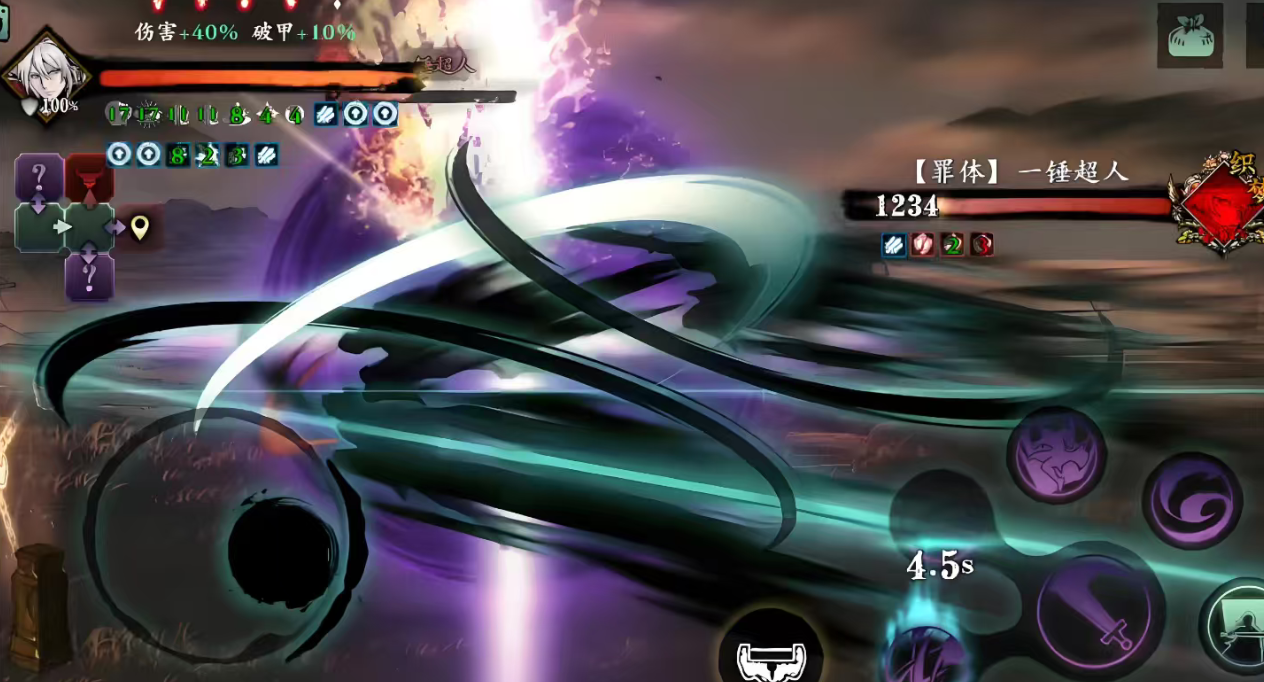
Task: Open the pouch bag icon
Action: (x=1189, y=37)
